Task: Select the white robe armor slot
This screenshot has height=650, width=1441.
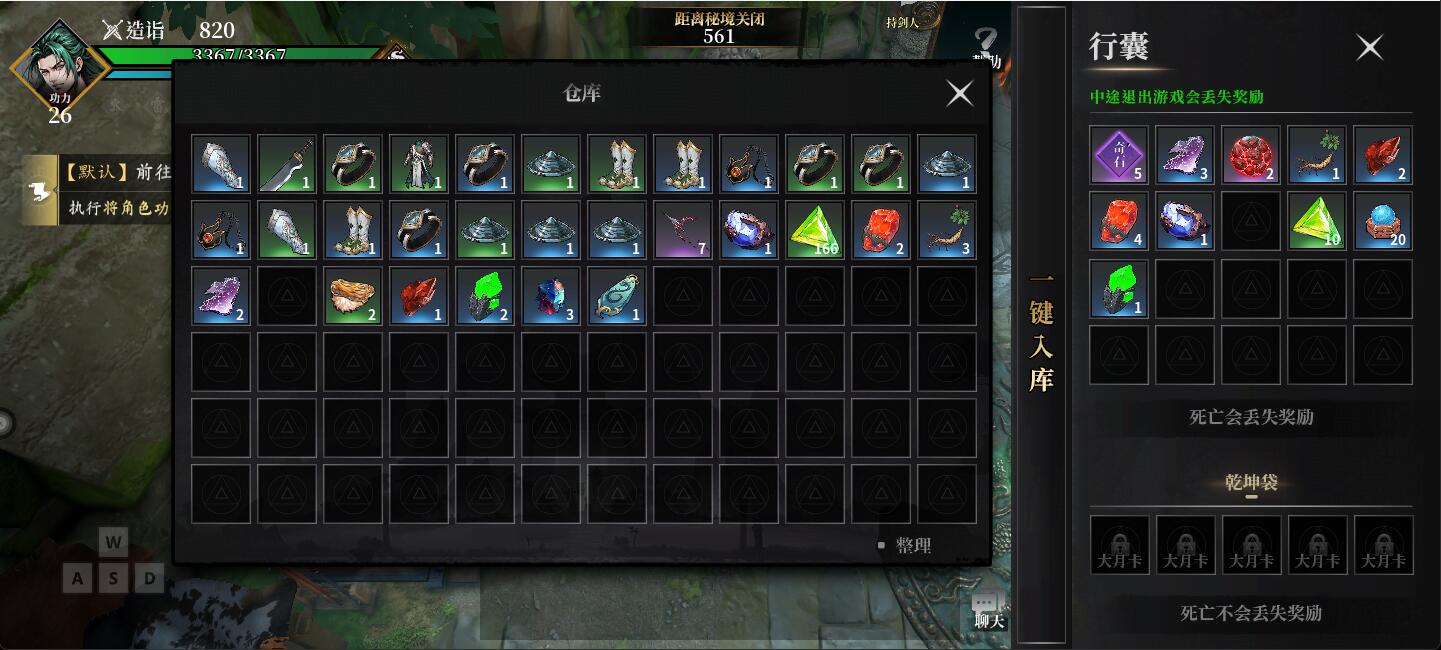Action: pyautogui.click(x=418, y=164)
